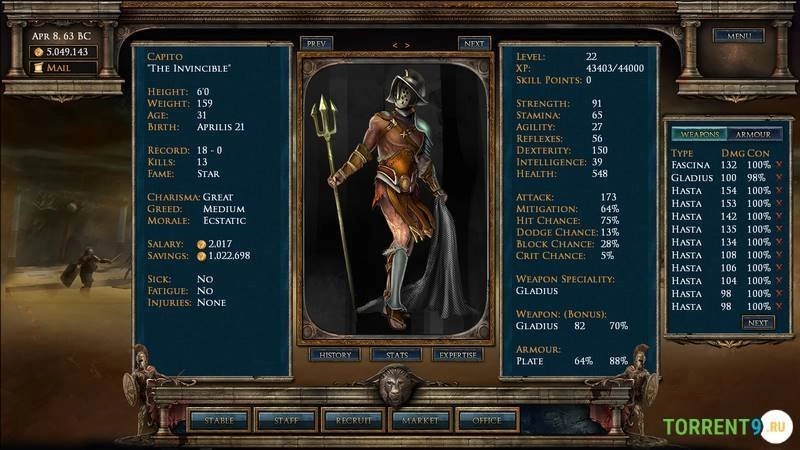This screenshot has height=450, width=800.
Task: Go to the Stable screen
Action: coord(218,421)
